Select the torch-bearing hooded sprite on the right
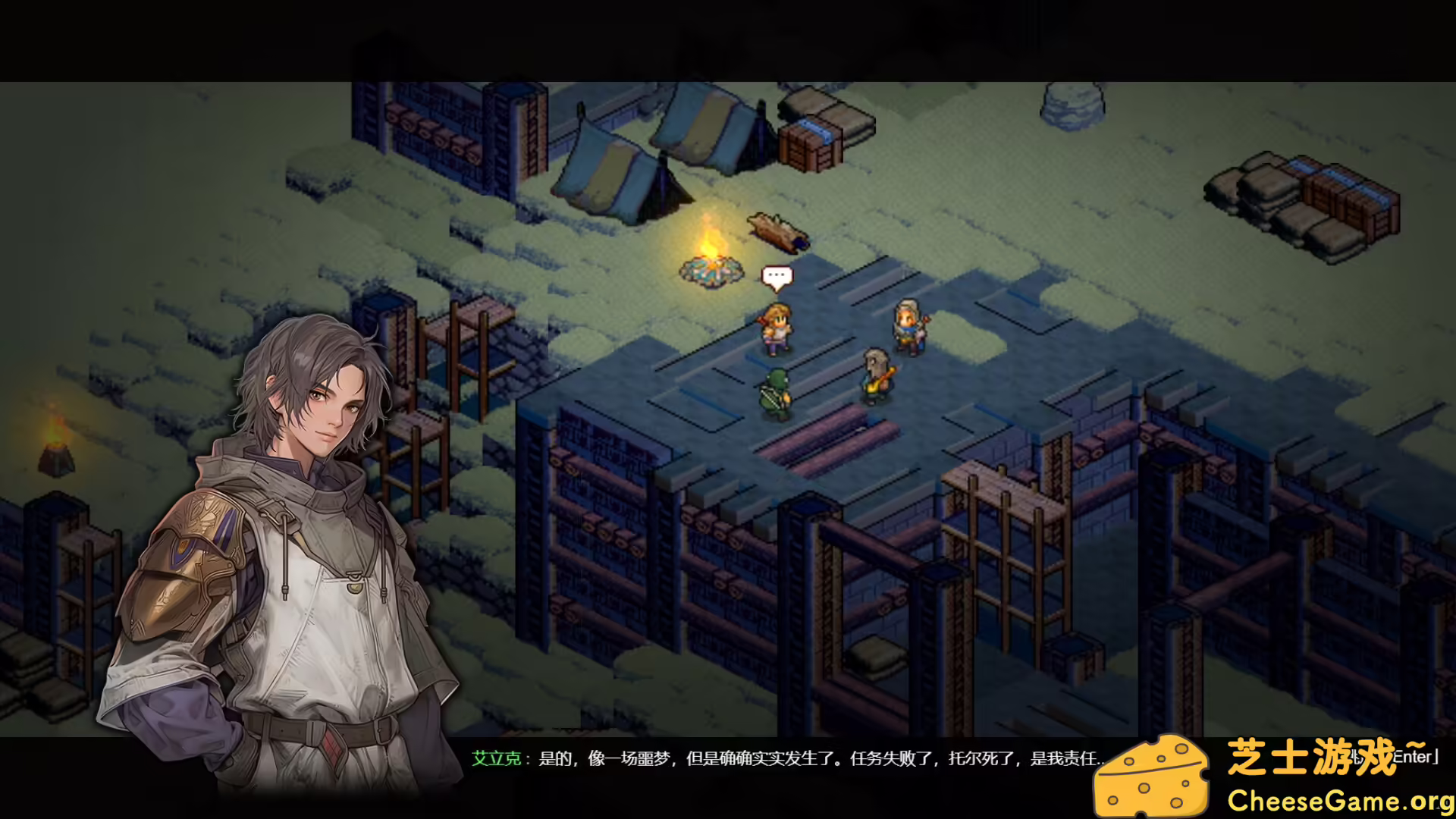Image resolution: width=1456 pixels, height=819 pixels. coord(907,326)
